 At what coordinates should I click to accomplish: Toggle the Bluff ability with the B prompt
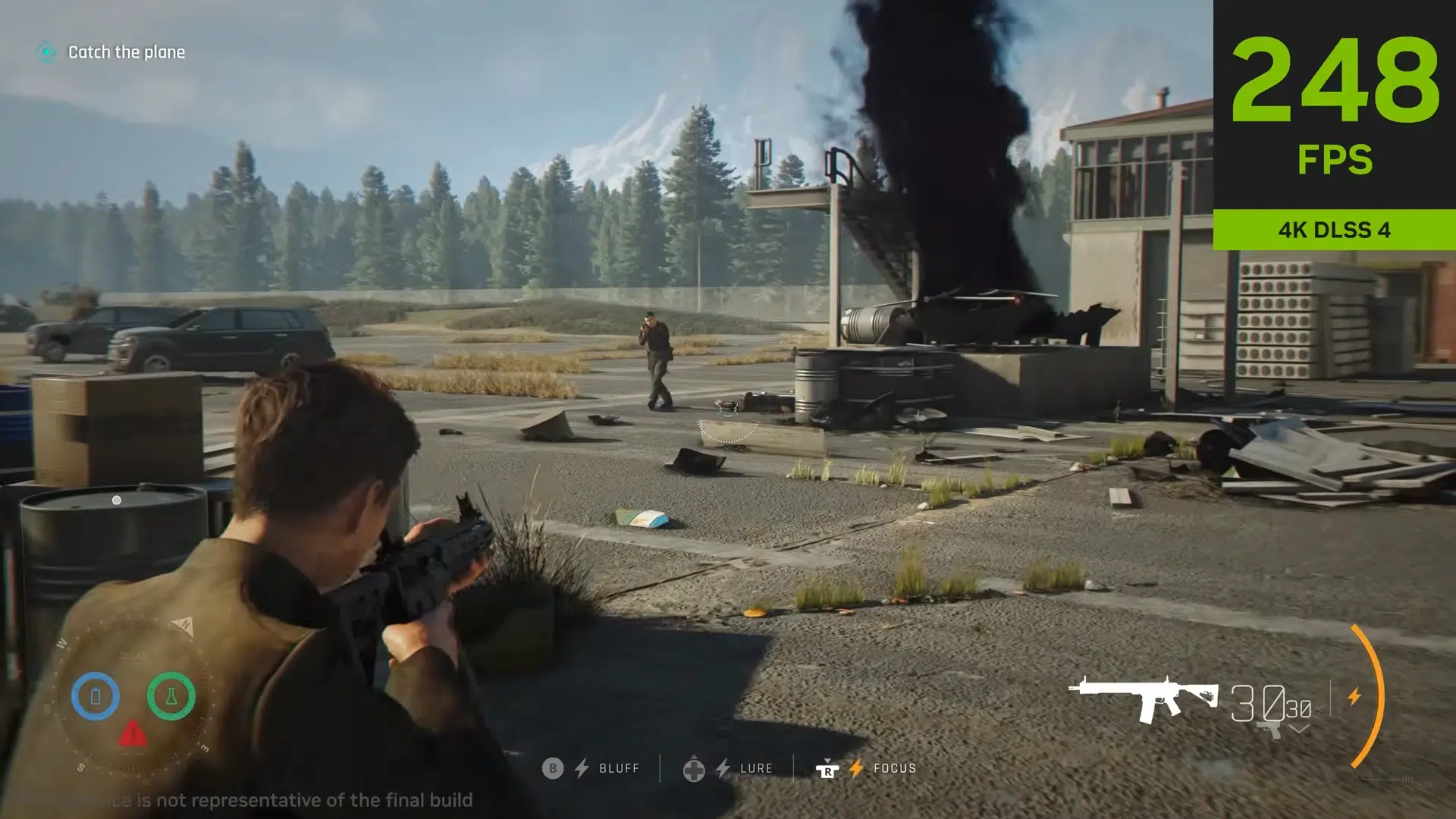click(x=553, y=767)
